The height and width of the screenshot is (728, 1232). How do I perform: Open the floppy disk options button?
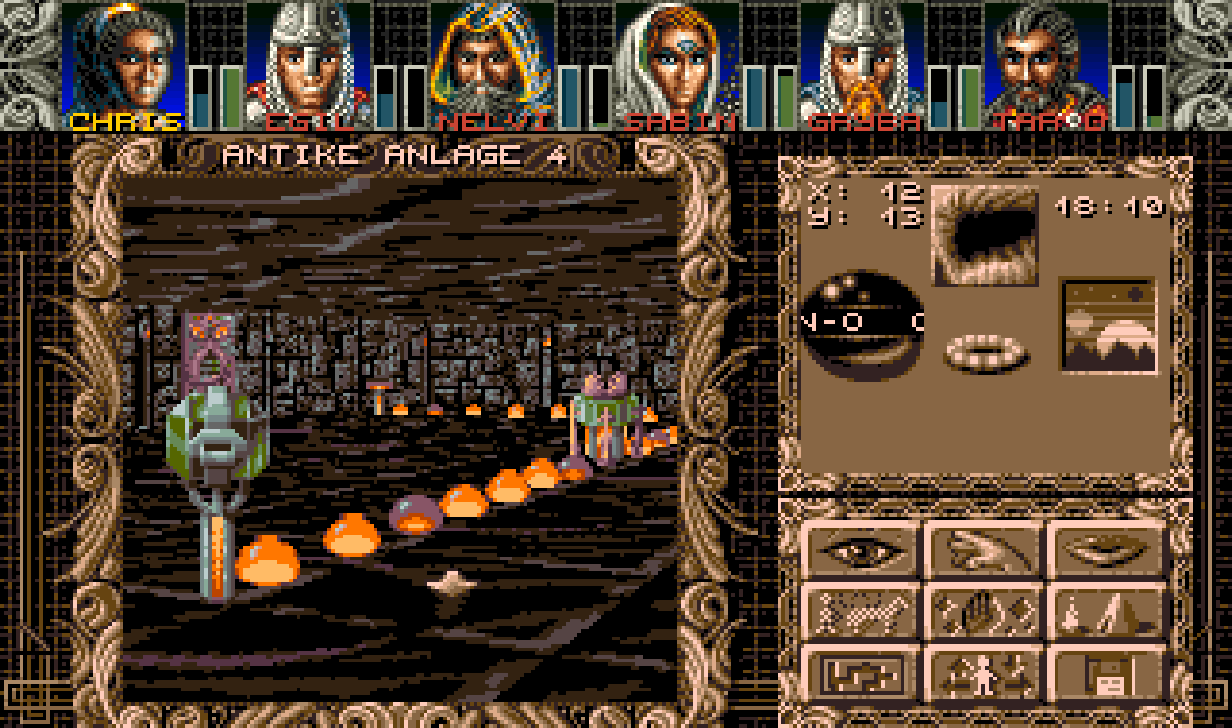pos(1107,674)
